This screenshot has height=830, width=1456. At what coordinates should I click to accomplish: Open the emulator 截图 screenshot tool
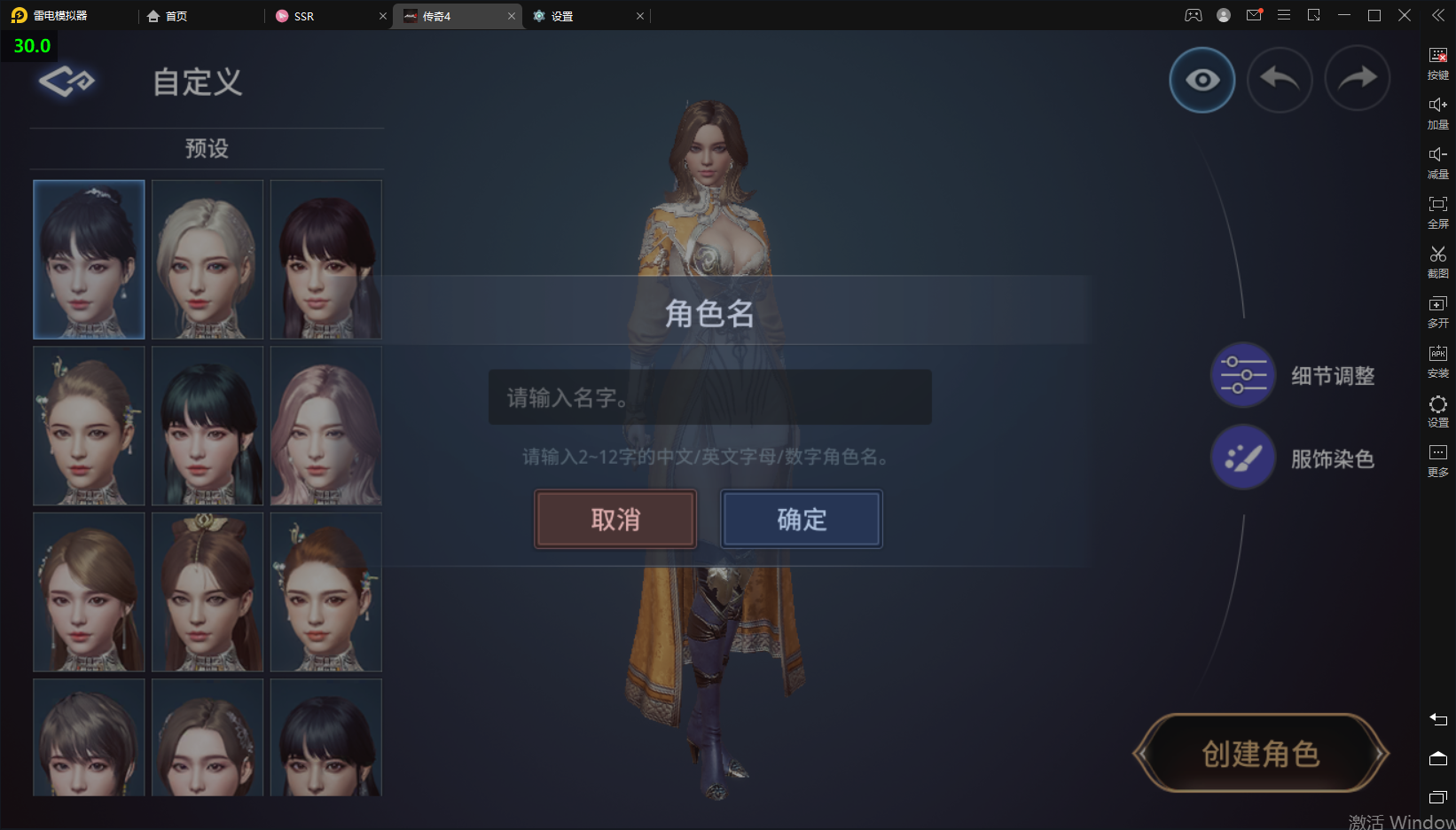coord(1437,262)
